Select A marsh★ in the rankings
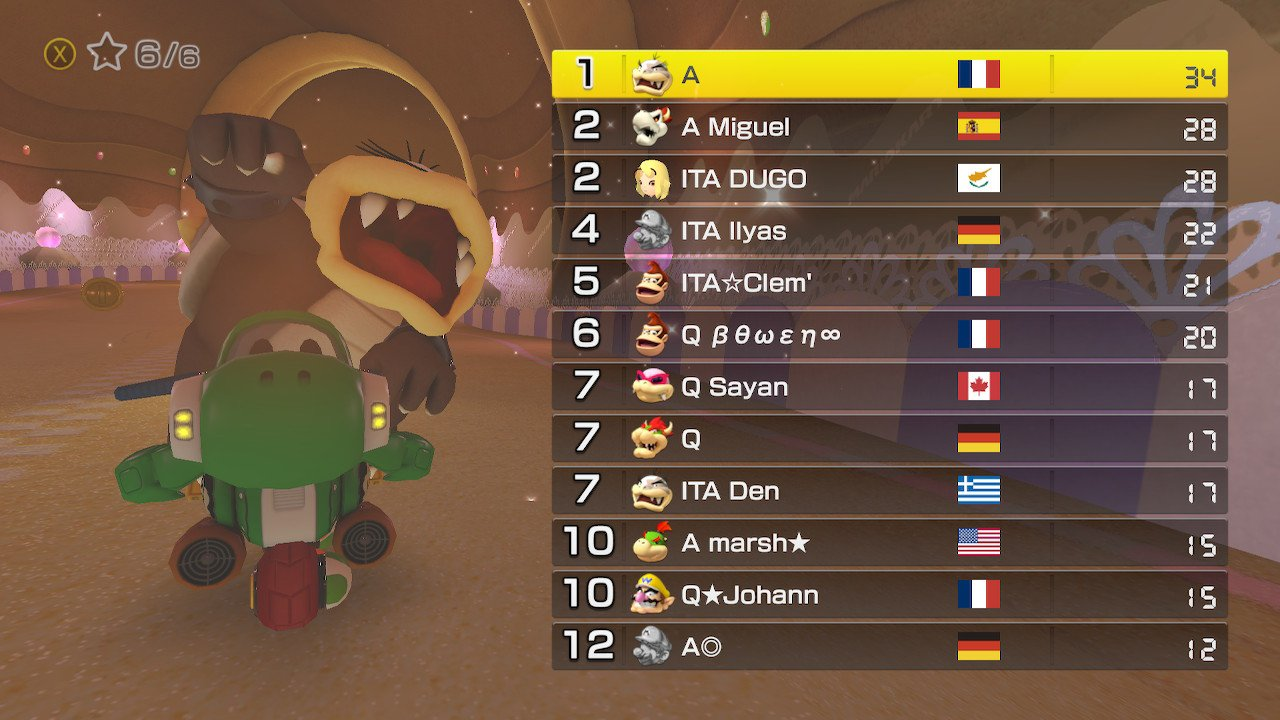Viewport: 1280px width, 720px height. 889,543
